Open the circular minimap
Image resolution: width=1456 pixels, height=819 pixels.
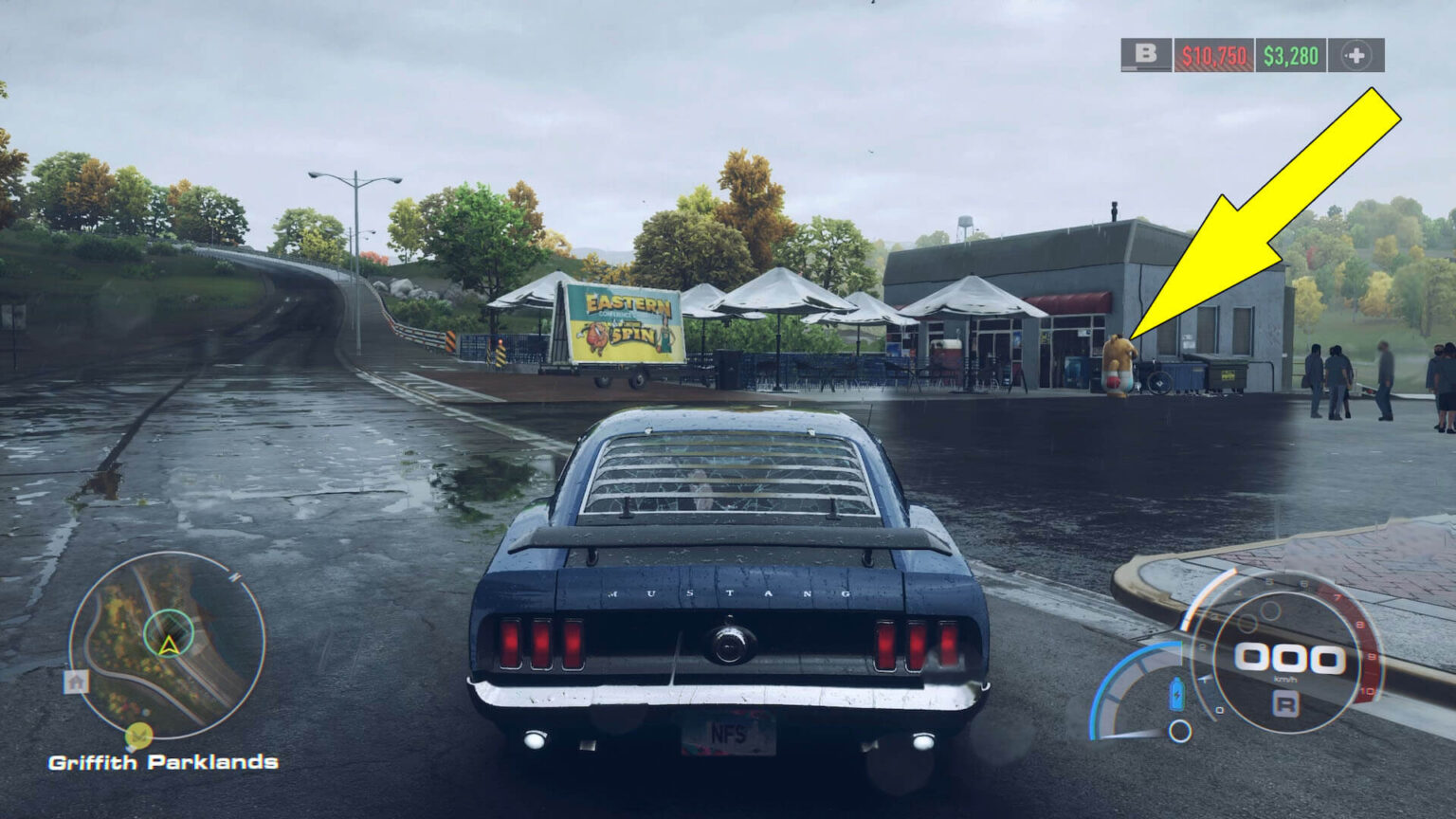(x=167, y=645)
